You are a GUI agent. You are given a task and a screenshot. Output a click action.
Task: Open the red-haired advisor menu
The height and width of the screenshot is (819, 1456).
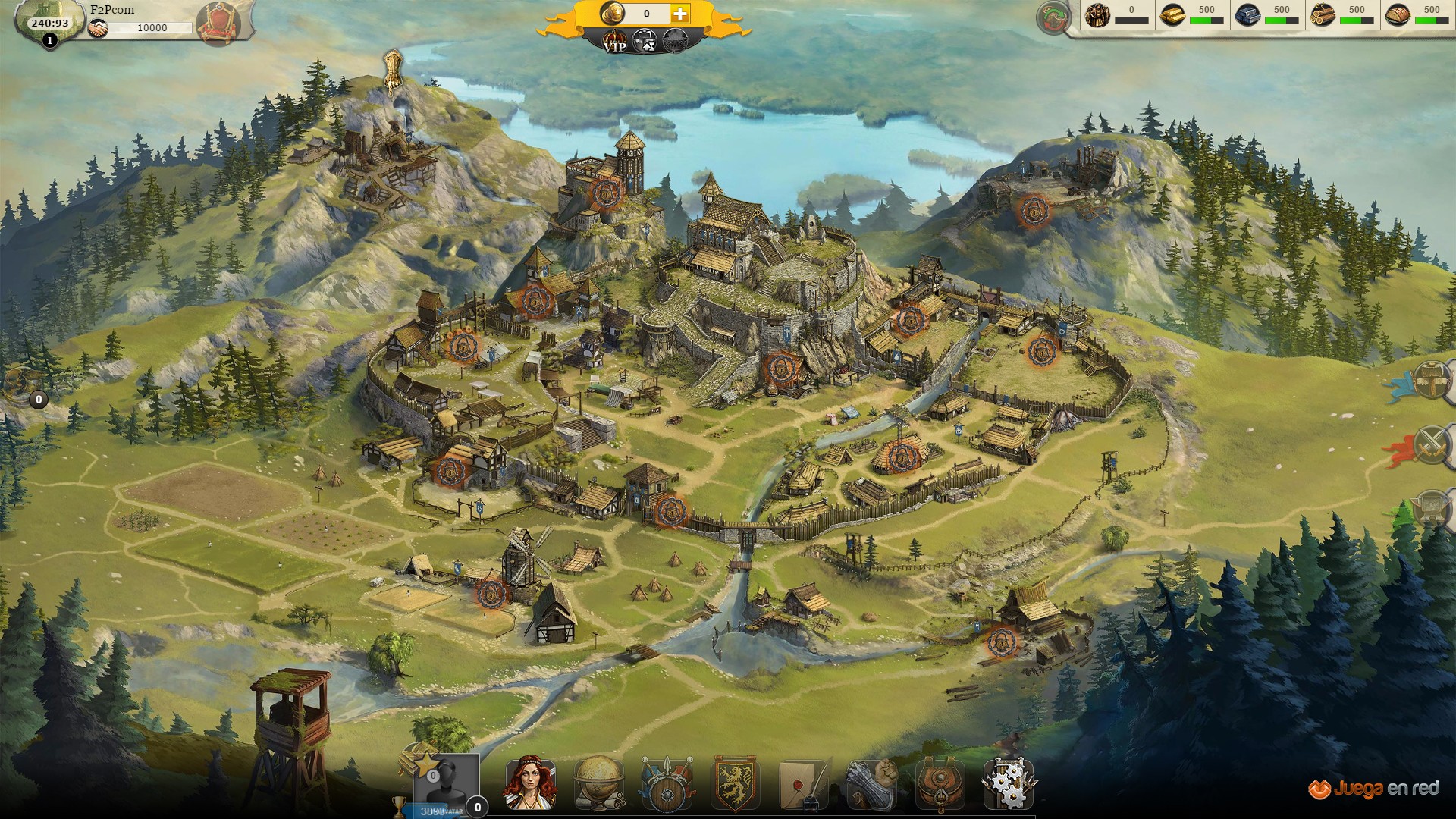click(x=530, y=783)
